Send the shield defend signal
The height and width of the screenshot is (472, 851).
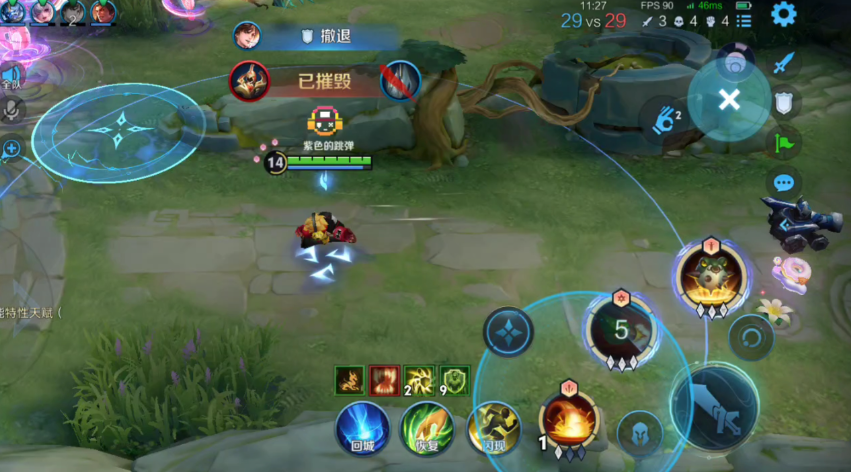tap(784, 101)
